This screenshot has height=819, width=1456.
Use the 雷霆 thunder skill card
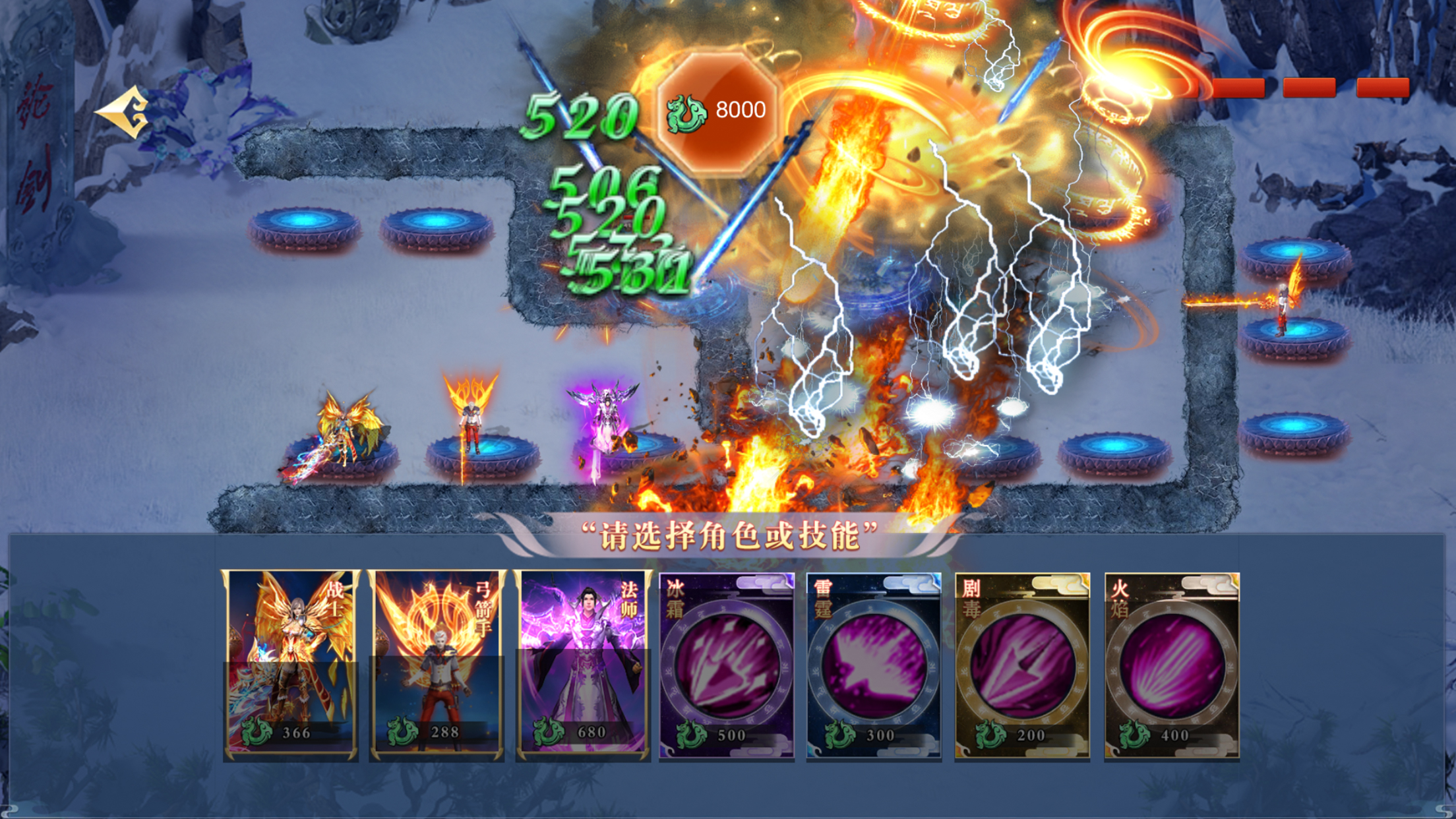874,666
